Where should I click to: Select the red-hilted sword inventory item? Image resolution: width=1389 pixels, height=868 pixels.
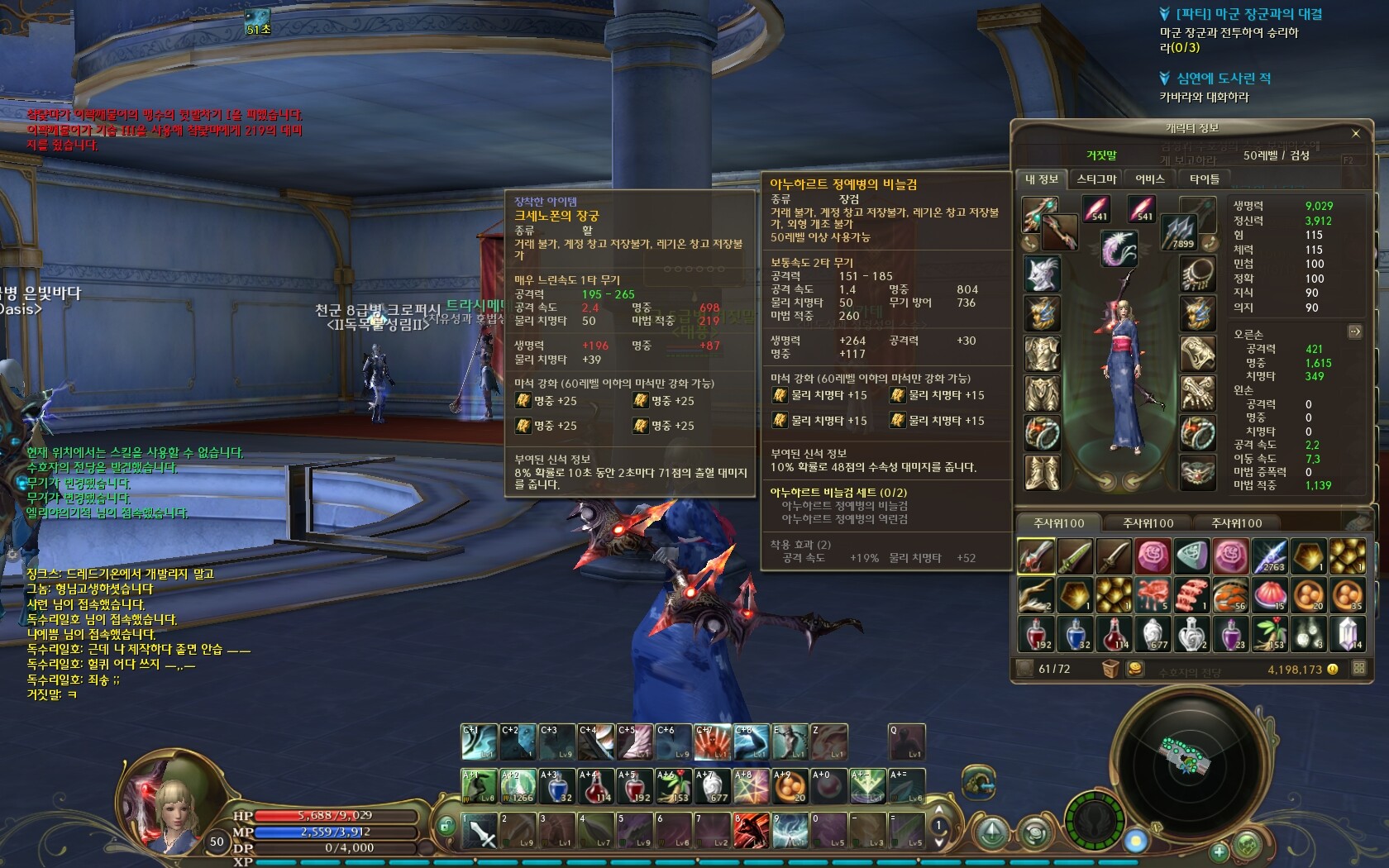(1036, 556)
